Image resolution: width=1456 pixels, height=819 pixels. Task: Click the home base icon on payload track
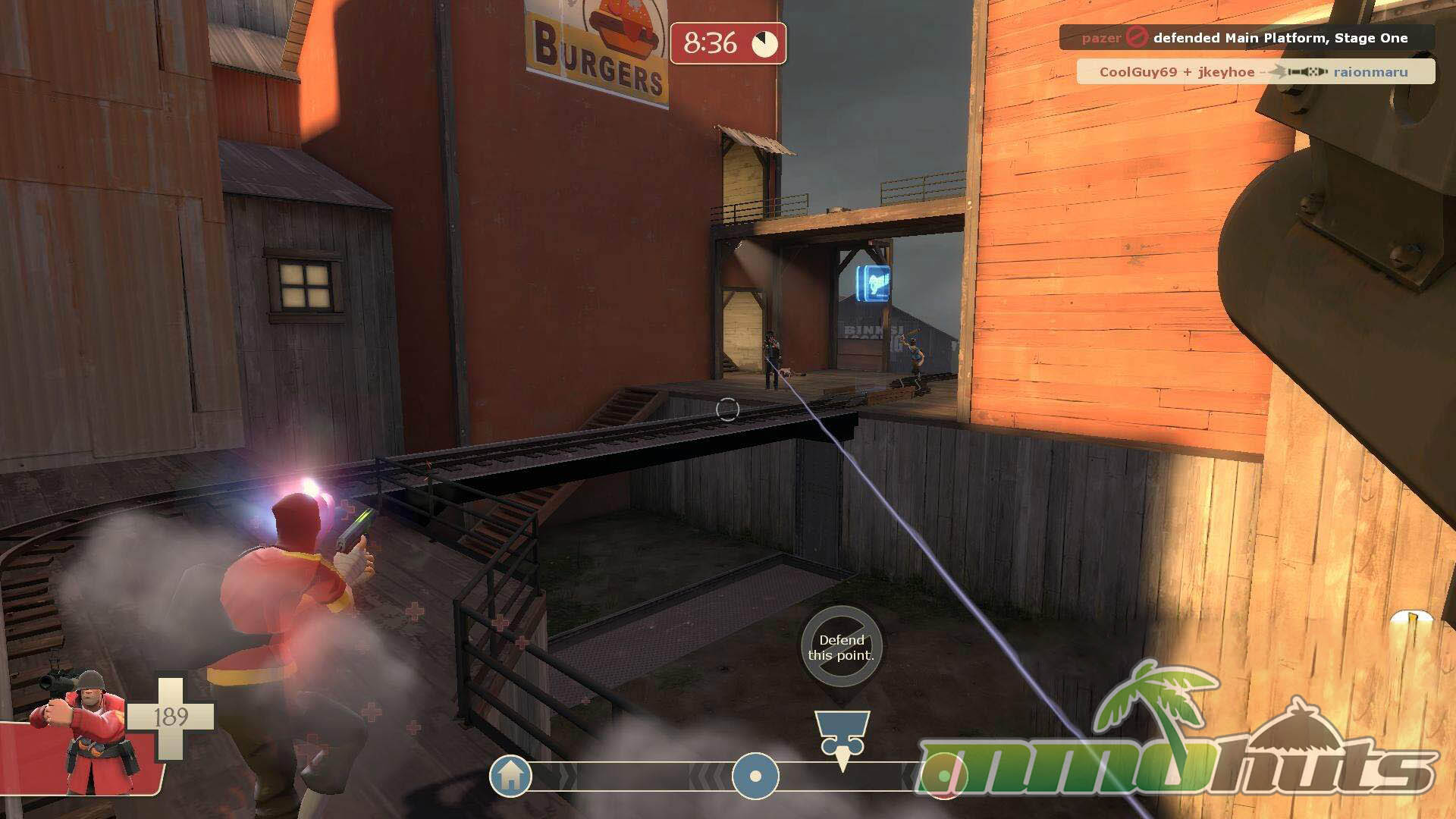pyautogui.click(x=510, y=776)
